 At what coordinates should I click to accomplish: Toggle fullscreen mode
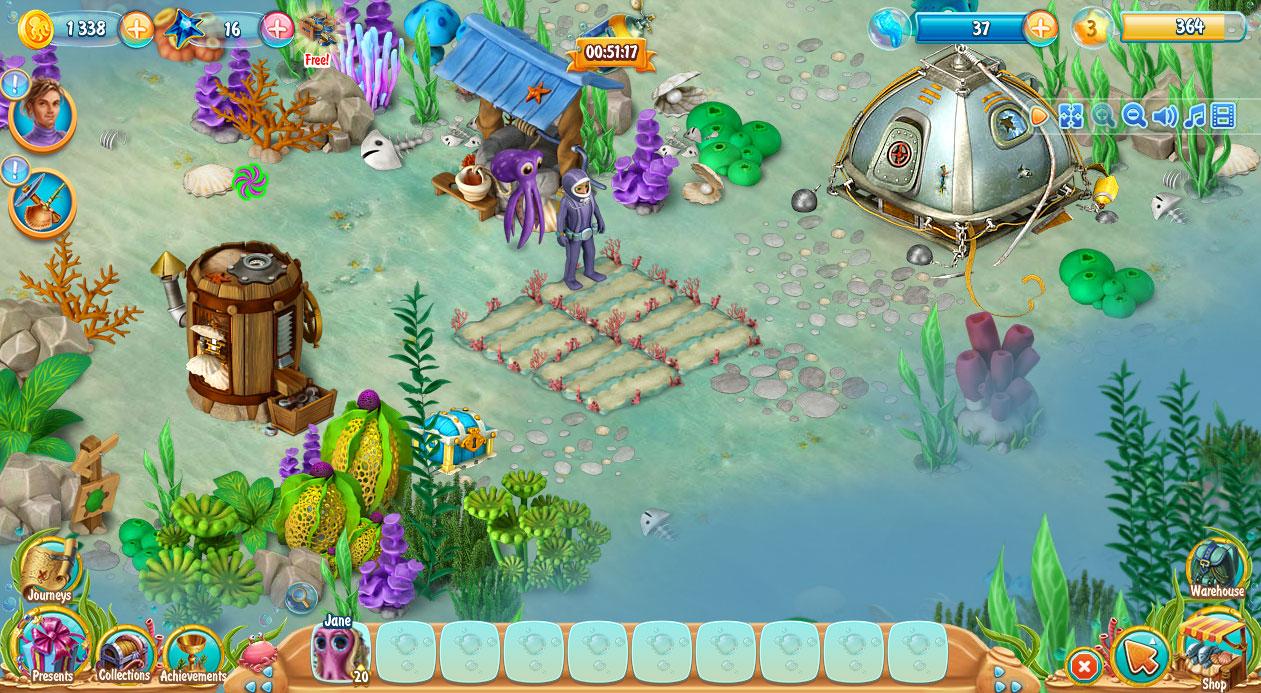[x=1071, y=116]
